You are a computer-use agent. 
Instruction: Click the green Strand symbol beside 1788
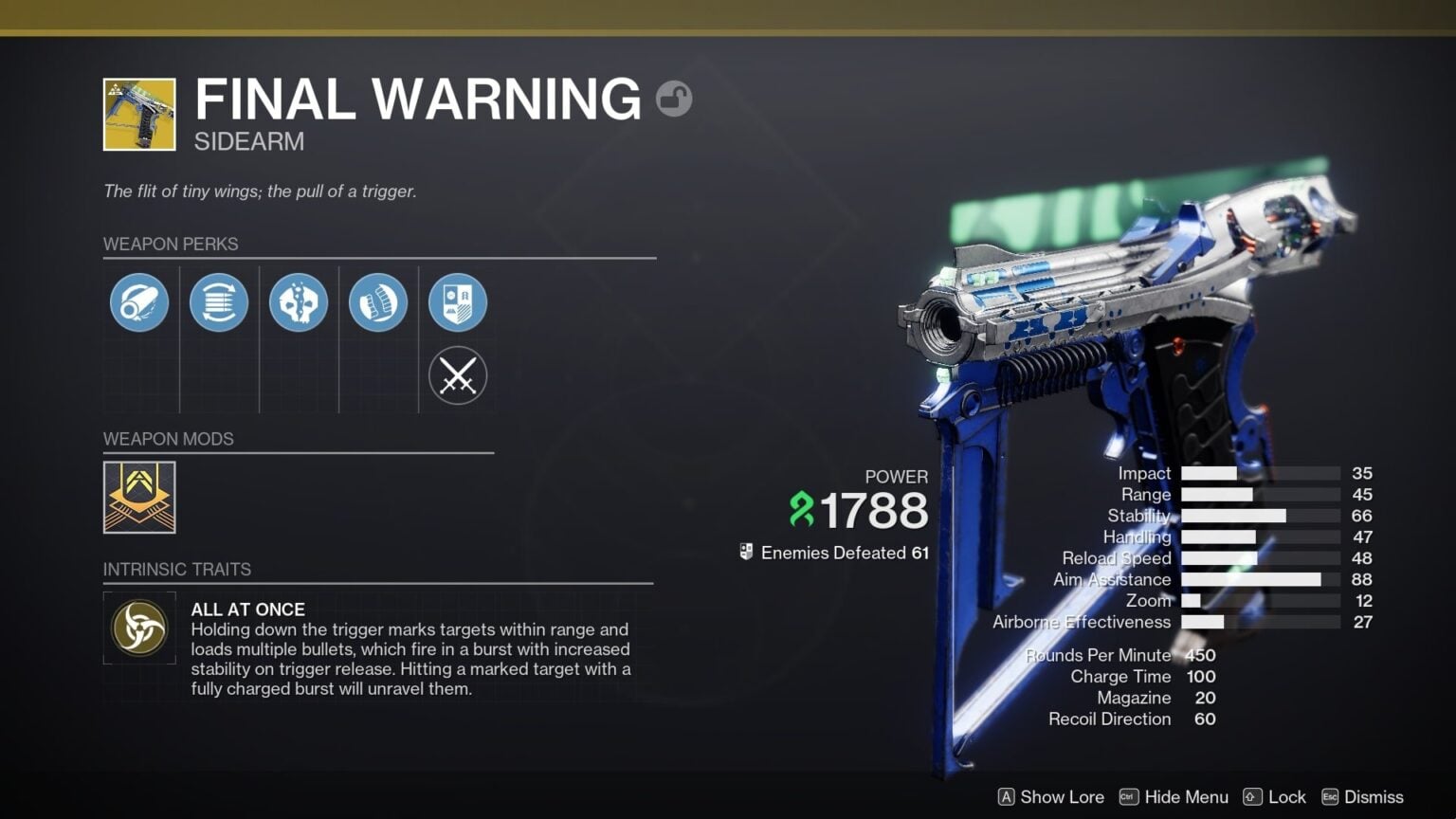pos(803,510)
